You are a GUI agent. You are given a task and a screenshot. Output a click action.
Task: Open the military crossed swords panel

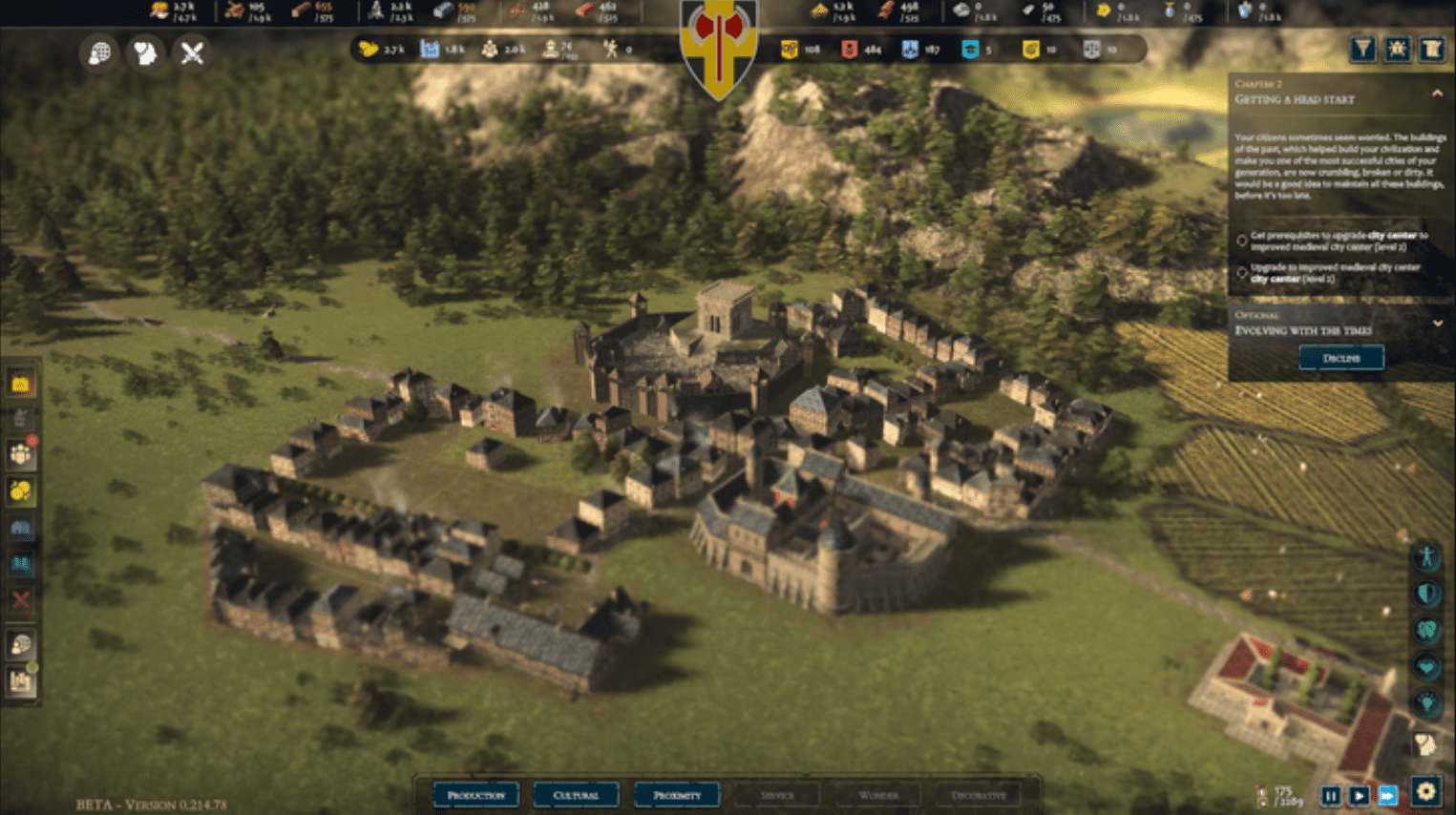[192, 52]
